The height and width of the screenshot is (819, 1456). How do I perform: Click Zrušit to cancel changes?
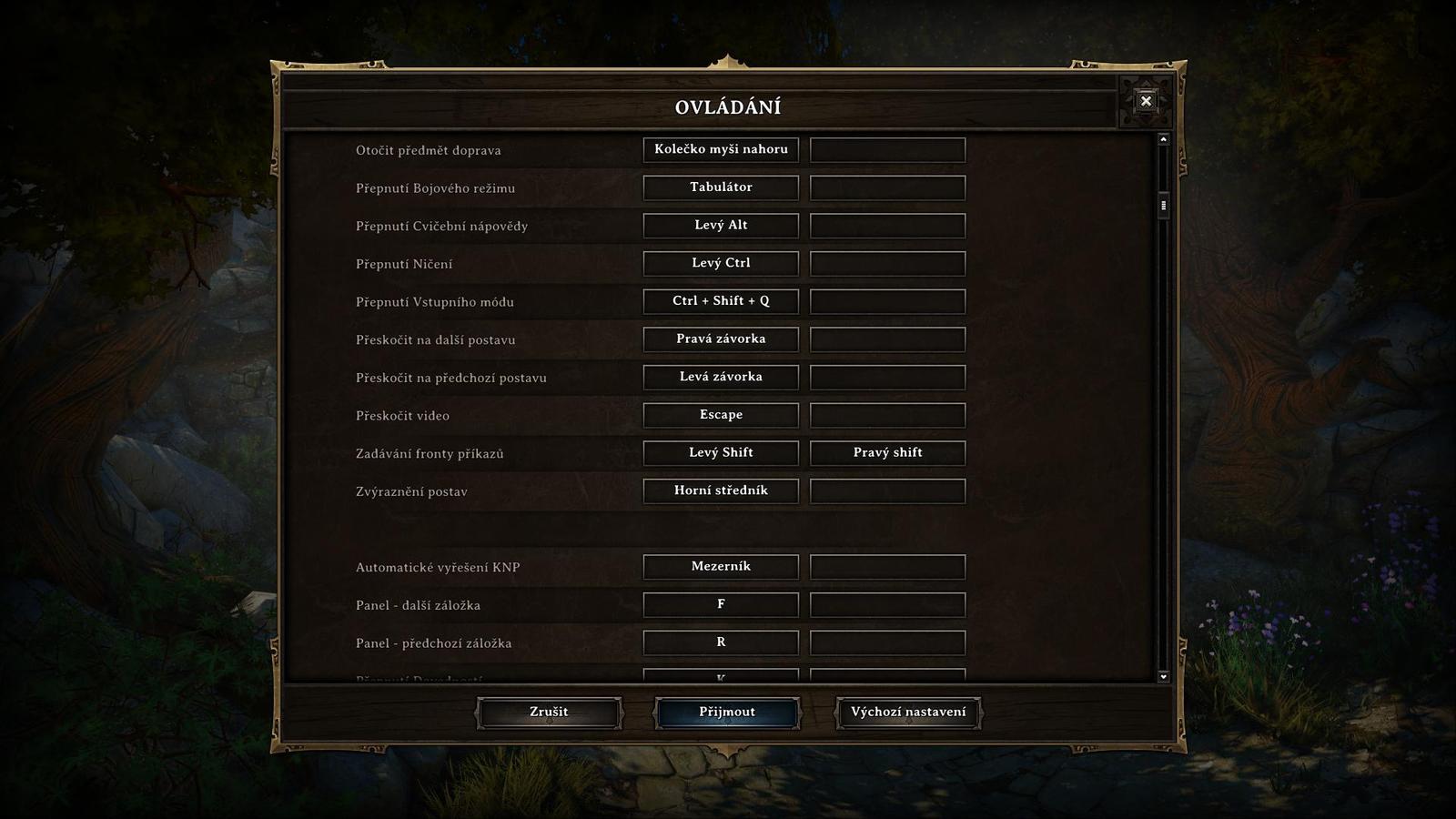pyautogui.click(x=548, y=713)
